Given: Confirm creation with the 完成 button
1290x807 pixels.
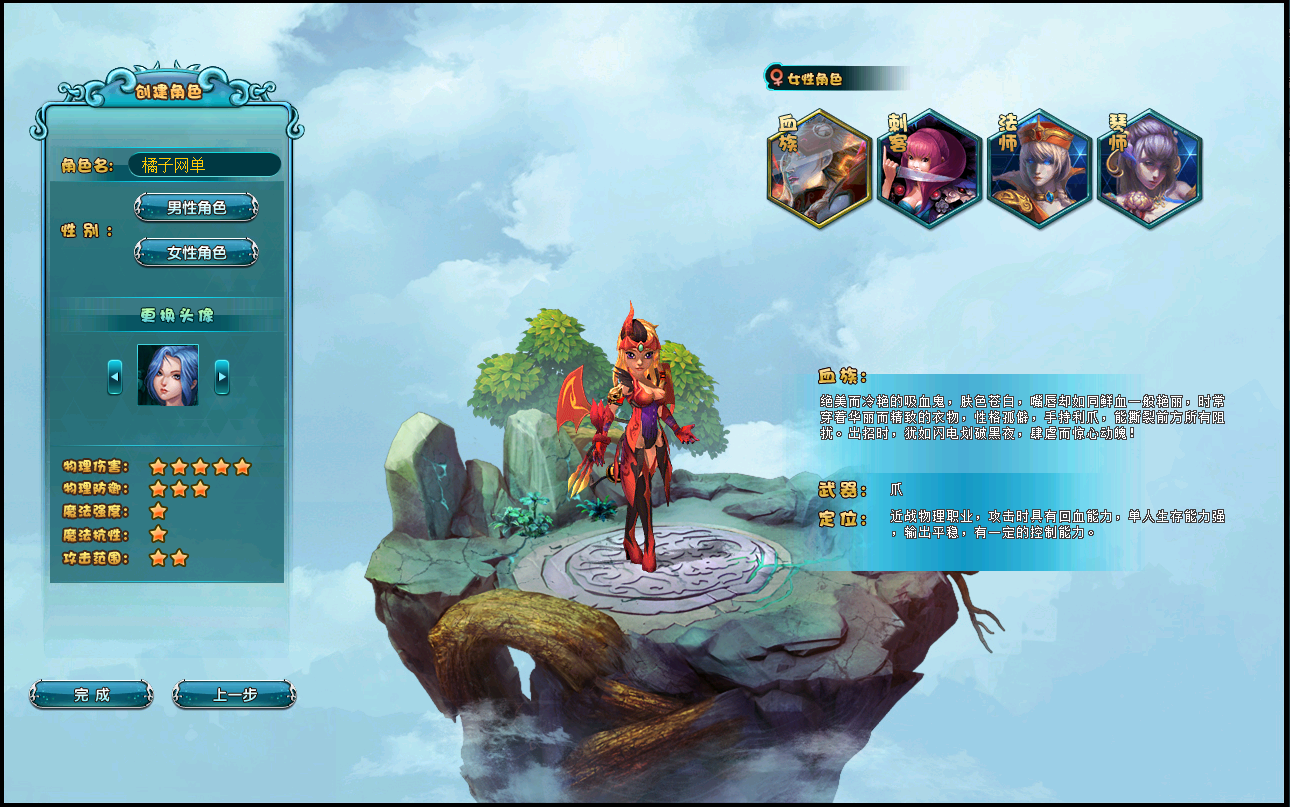Looking at the screenshot, I should (92, 695).
